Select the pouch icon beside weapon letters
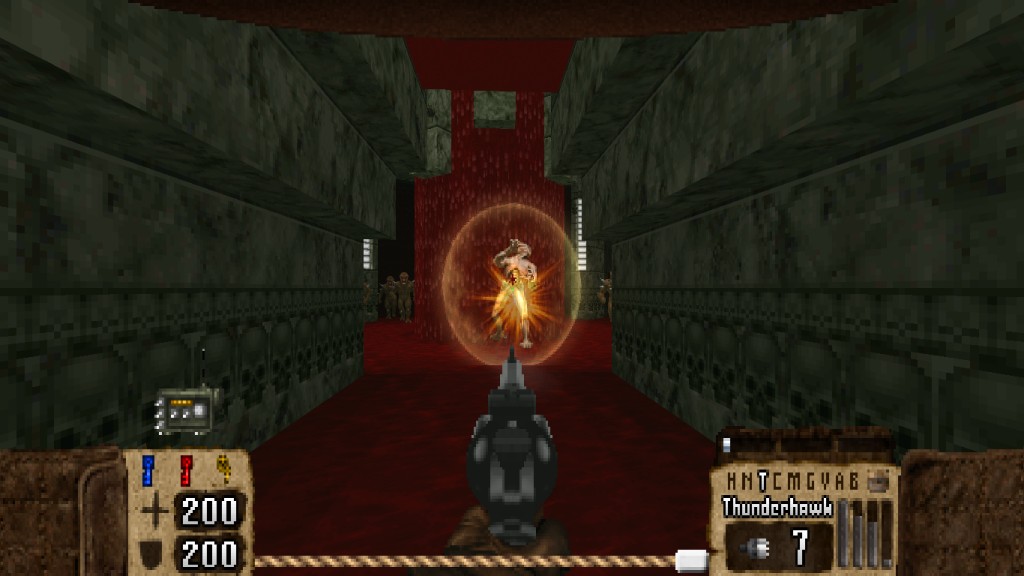The width and height of the screenshot is (1024, 576). (x=878, y=479)
